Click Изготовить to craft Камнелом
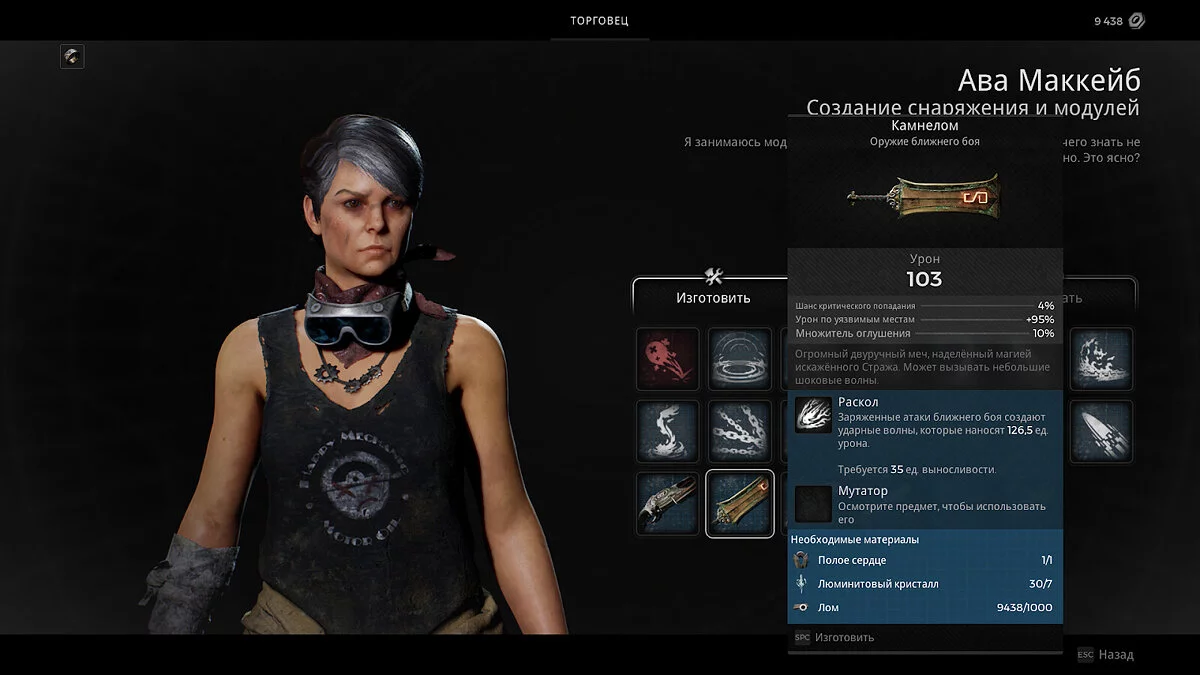Viewport: 1200px width, 675px height. coord(843,637)
